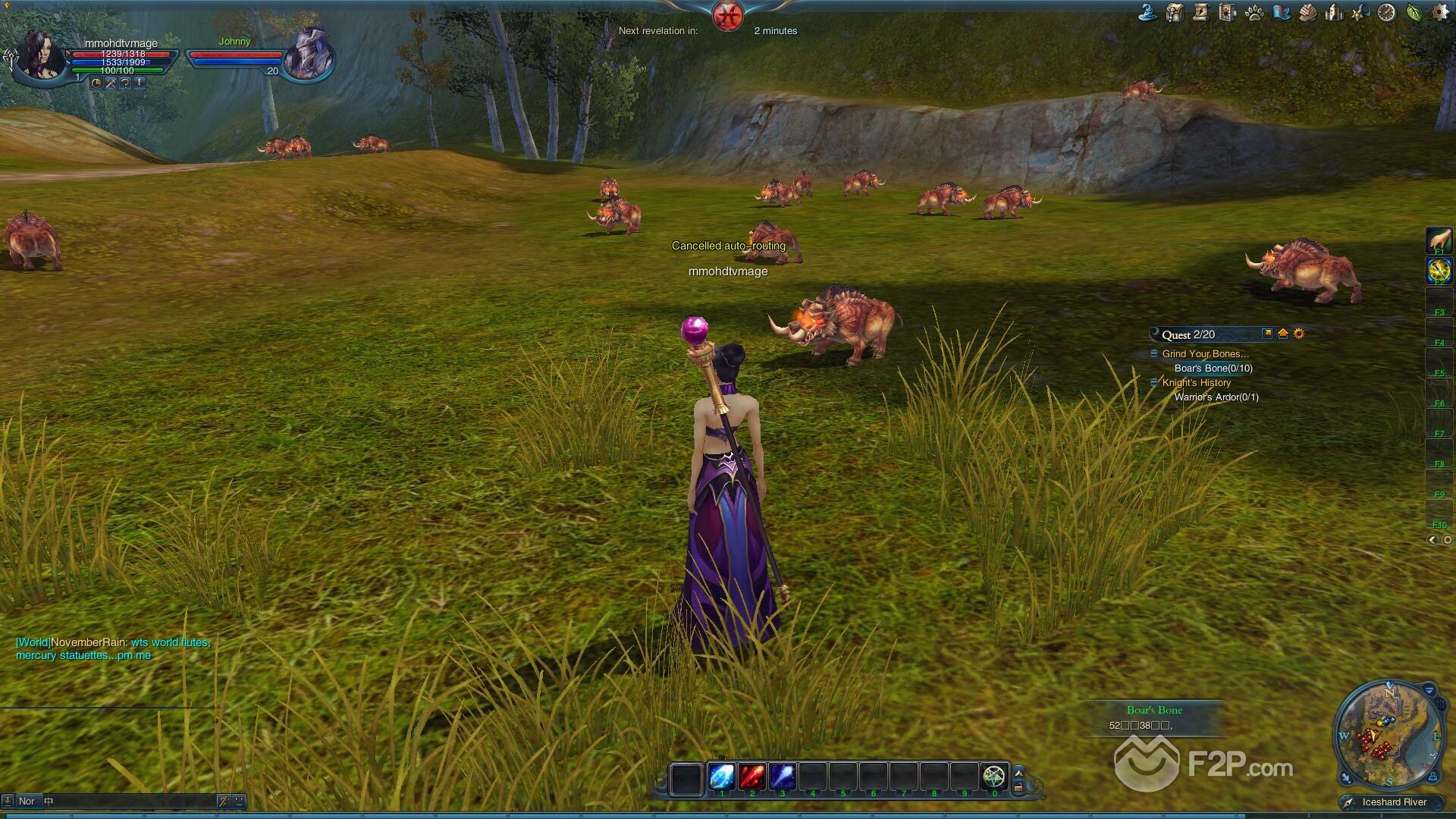The image size is (1456, 819).
Task: Open the backpack inventory icon
Action: 1175,13
